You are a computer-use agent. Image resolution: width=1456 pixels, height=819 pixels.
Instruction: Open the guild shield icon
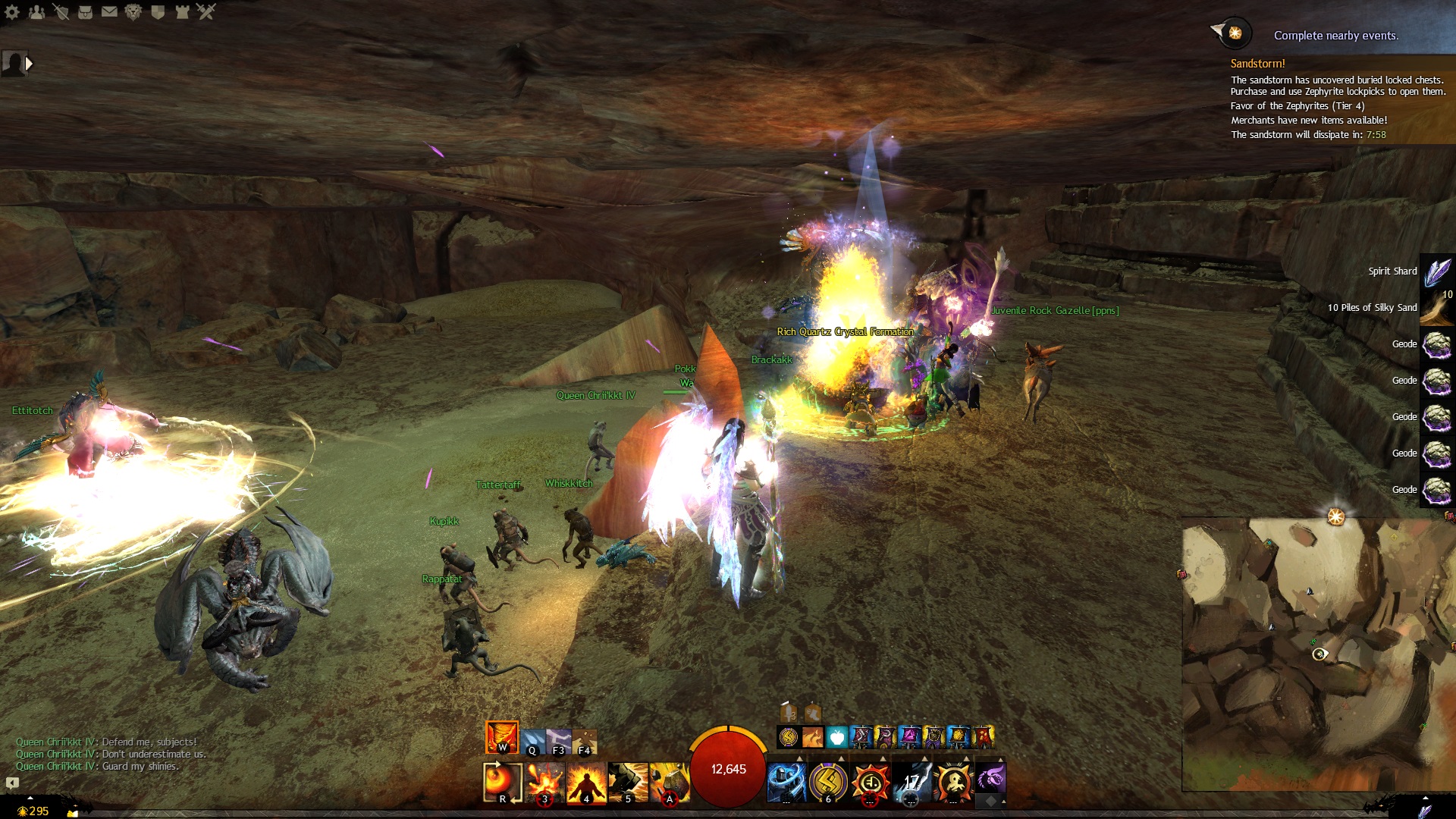click(158, 11)
